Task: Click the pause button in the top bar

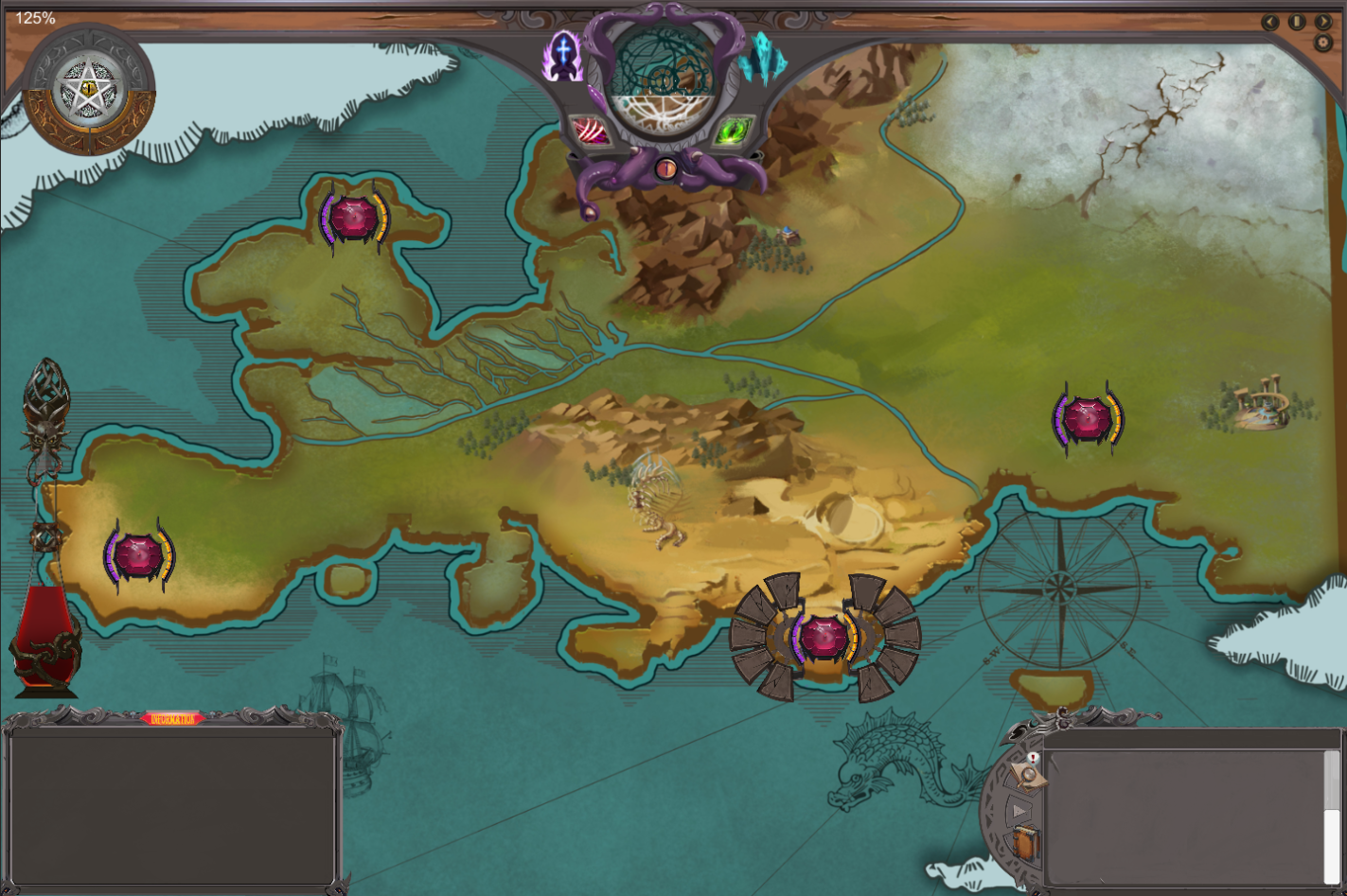Action: [x=1297, y=22]
